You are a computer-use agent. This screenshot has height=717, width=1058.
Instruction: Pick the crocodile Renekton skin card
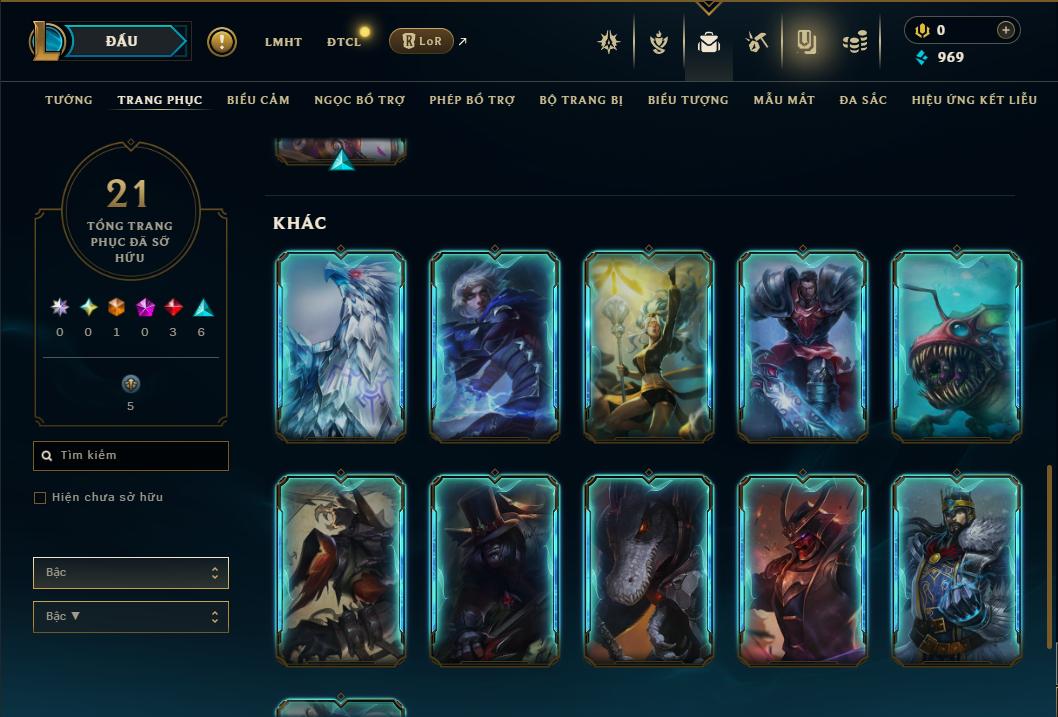pos(649,570)
